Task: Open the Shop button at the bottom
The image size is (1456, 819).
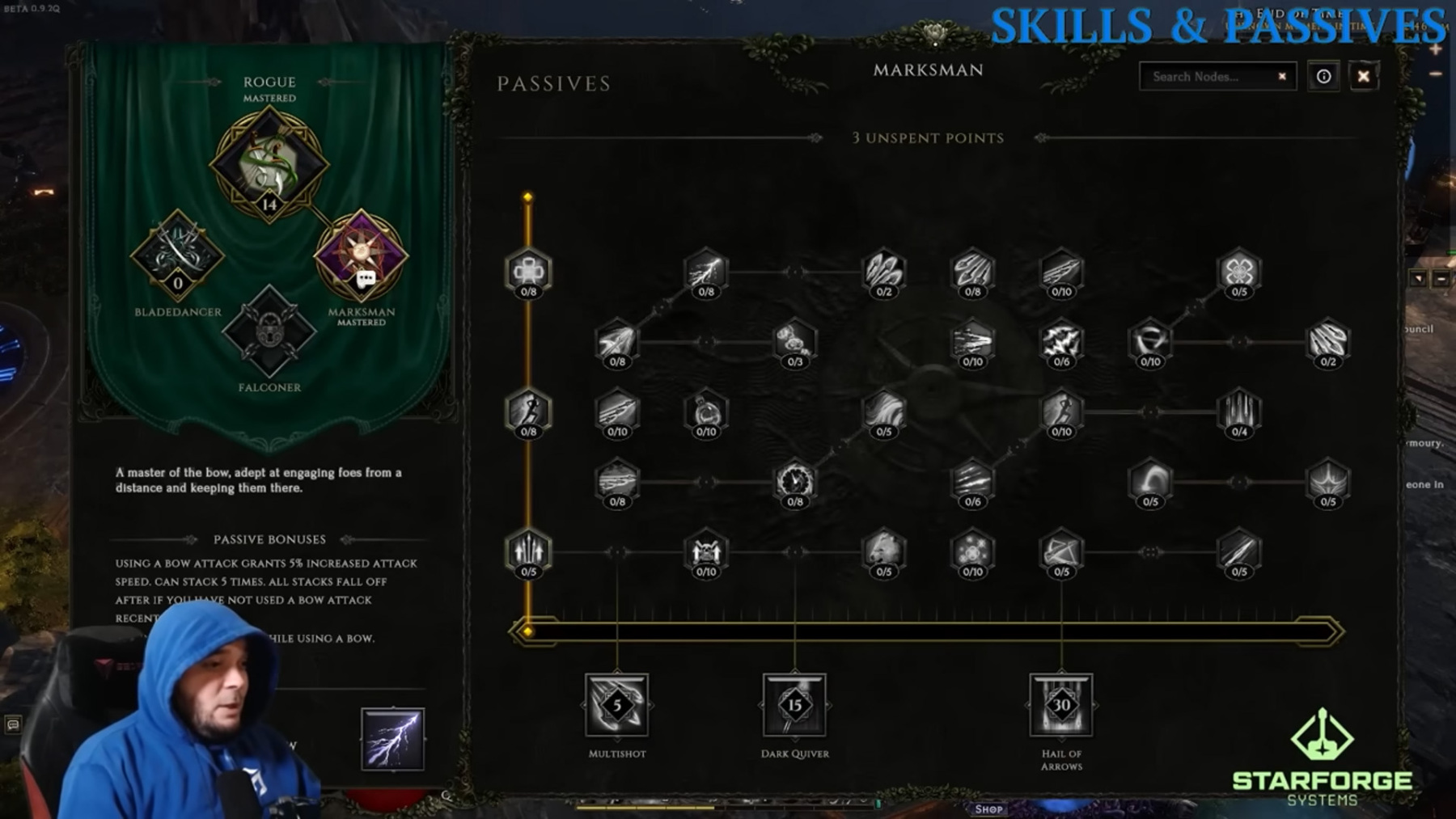Action: (988, 808)
